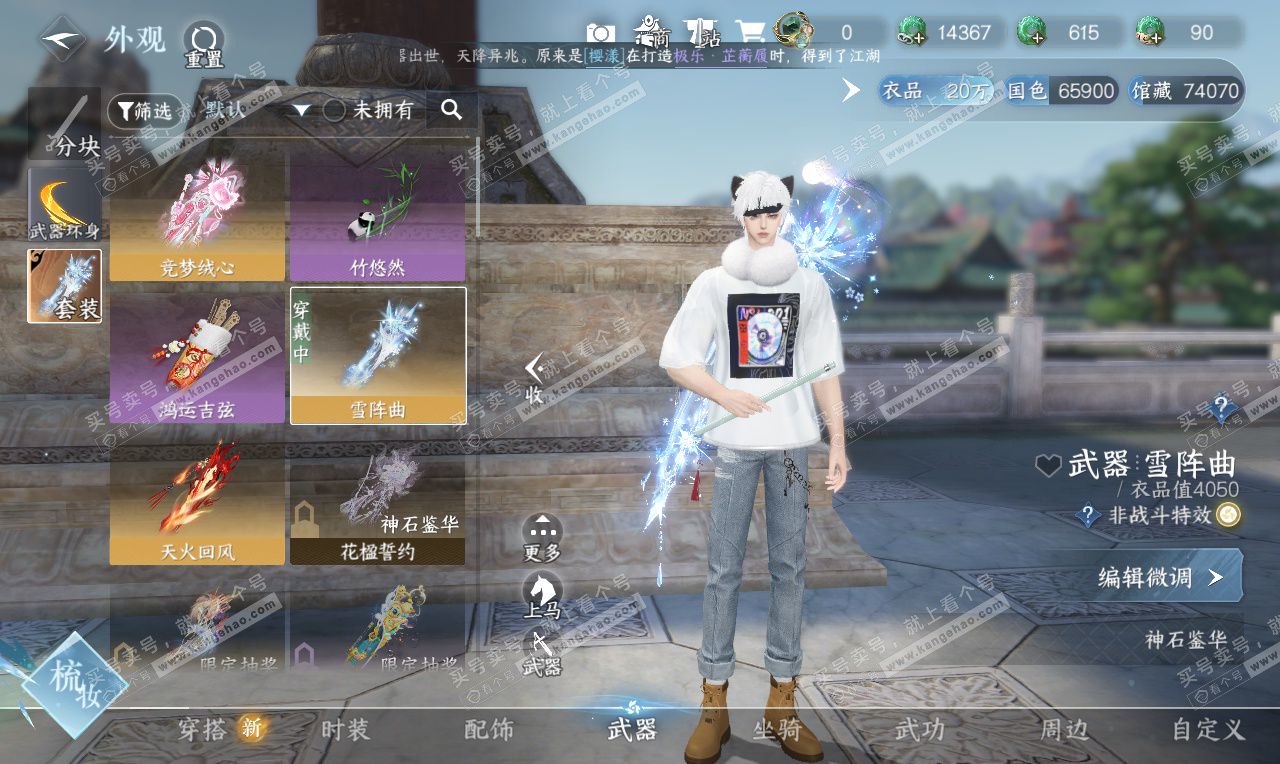Image resolution: width=1280 pixels, height=764 pixels.
Task: Pick the 鸿运吉弦 weapon skin
Action: click(197, 359)
